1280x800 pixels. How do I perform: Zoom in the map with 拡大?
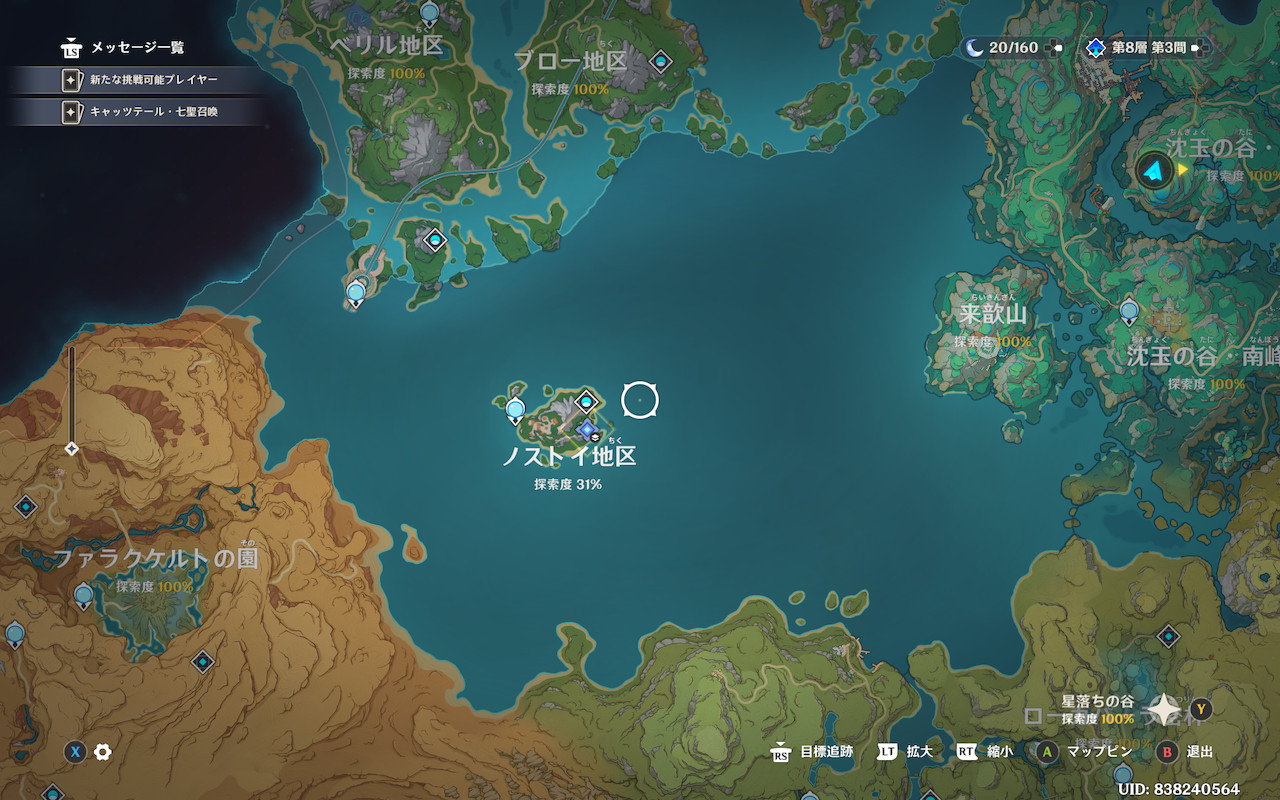[x=905, y=752]
